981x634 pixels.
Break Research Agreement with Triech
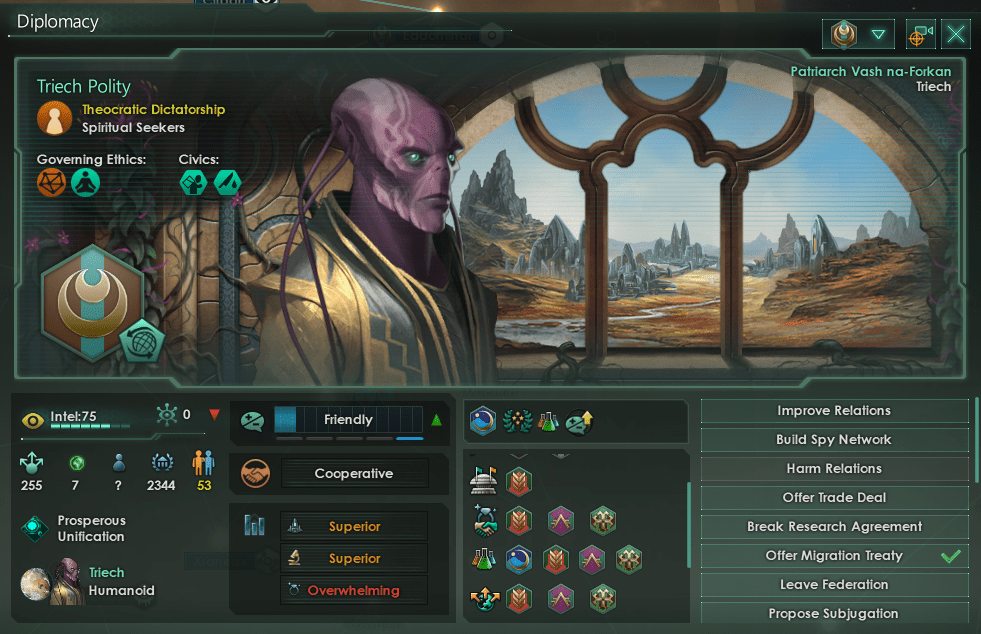[x=834, y=527]
